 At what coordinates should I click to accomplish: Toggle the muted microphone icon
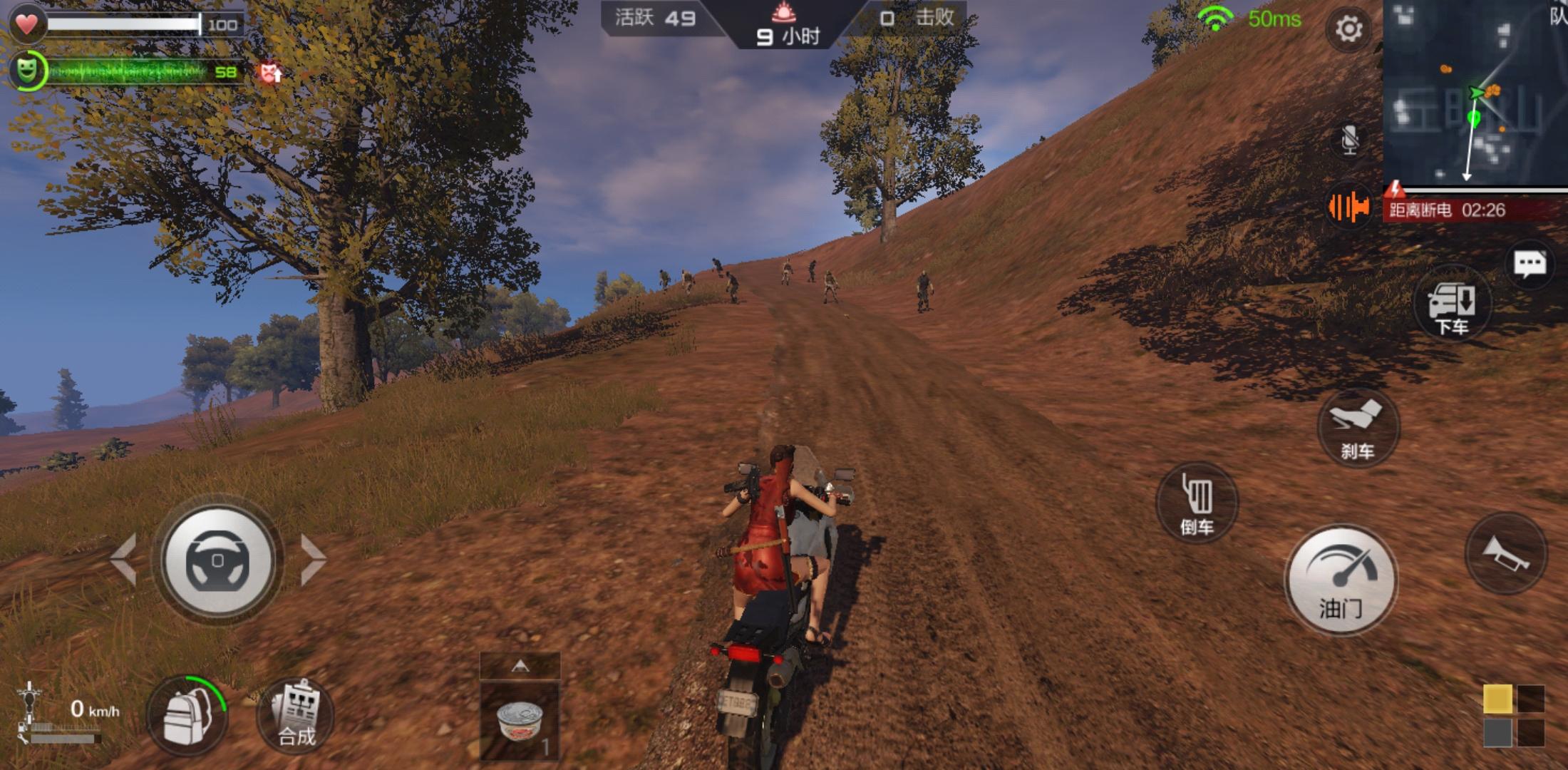1349,139
